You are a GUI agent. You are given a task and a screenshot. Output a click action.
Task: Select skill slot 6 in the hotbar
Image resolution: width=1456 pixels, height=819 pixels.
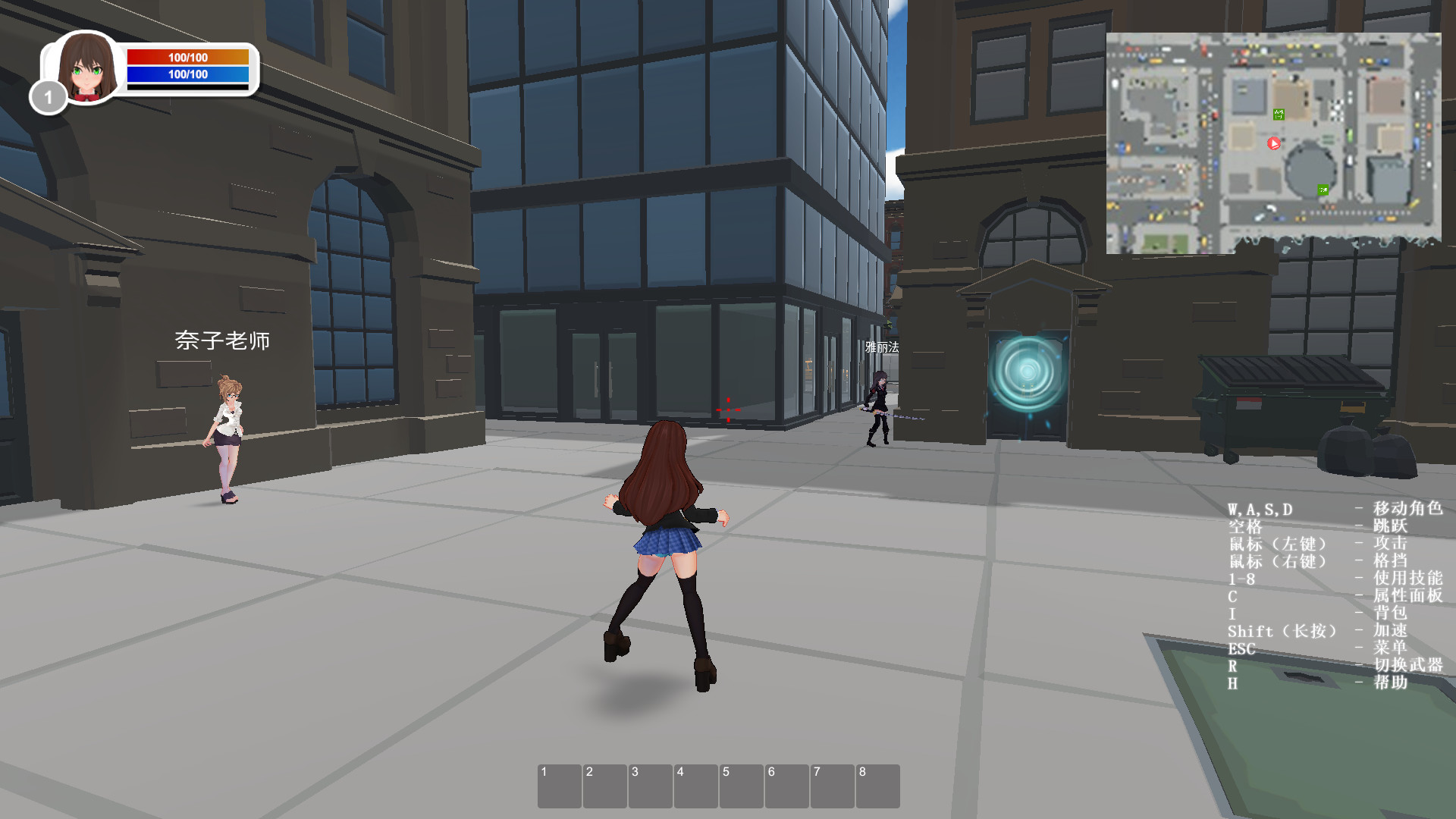tap(789, 785)
